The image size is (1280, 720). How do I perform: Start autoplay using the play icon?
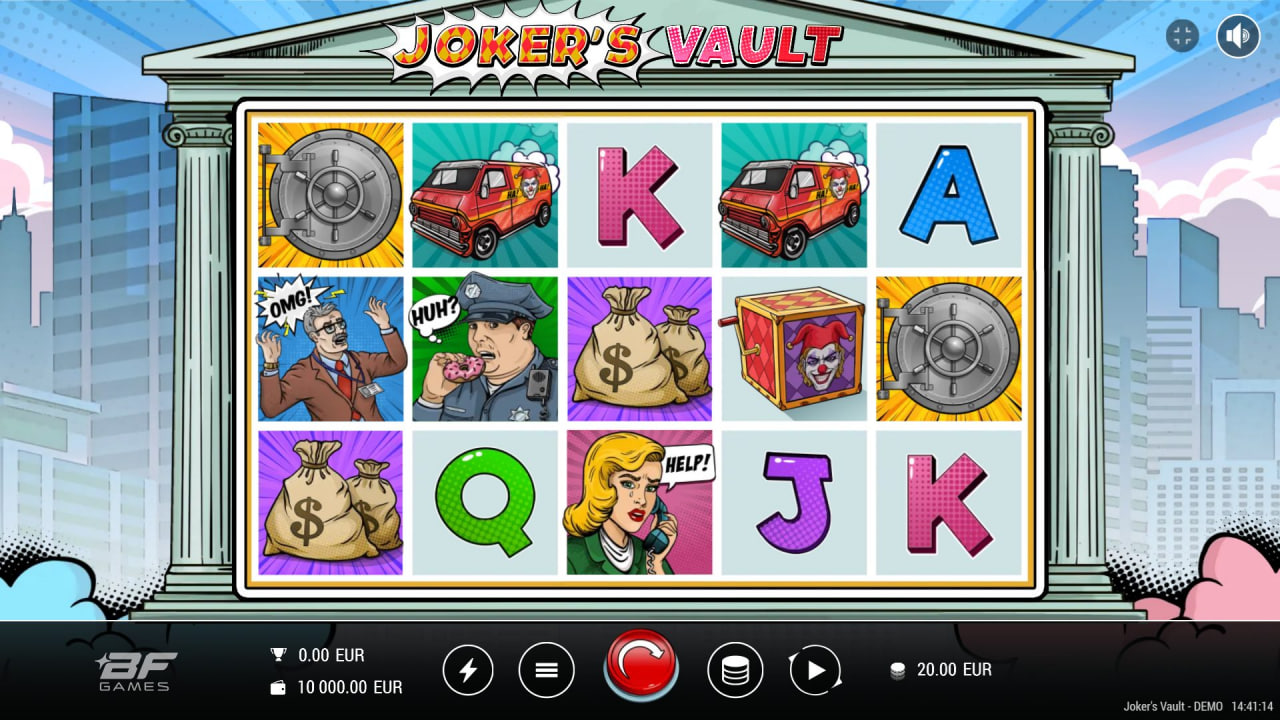[814, 670]
